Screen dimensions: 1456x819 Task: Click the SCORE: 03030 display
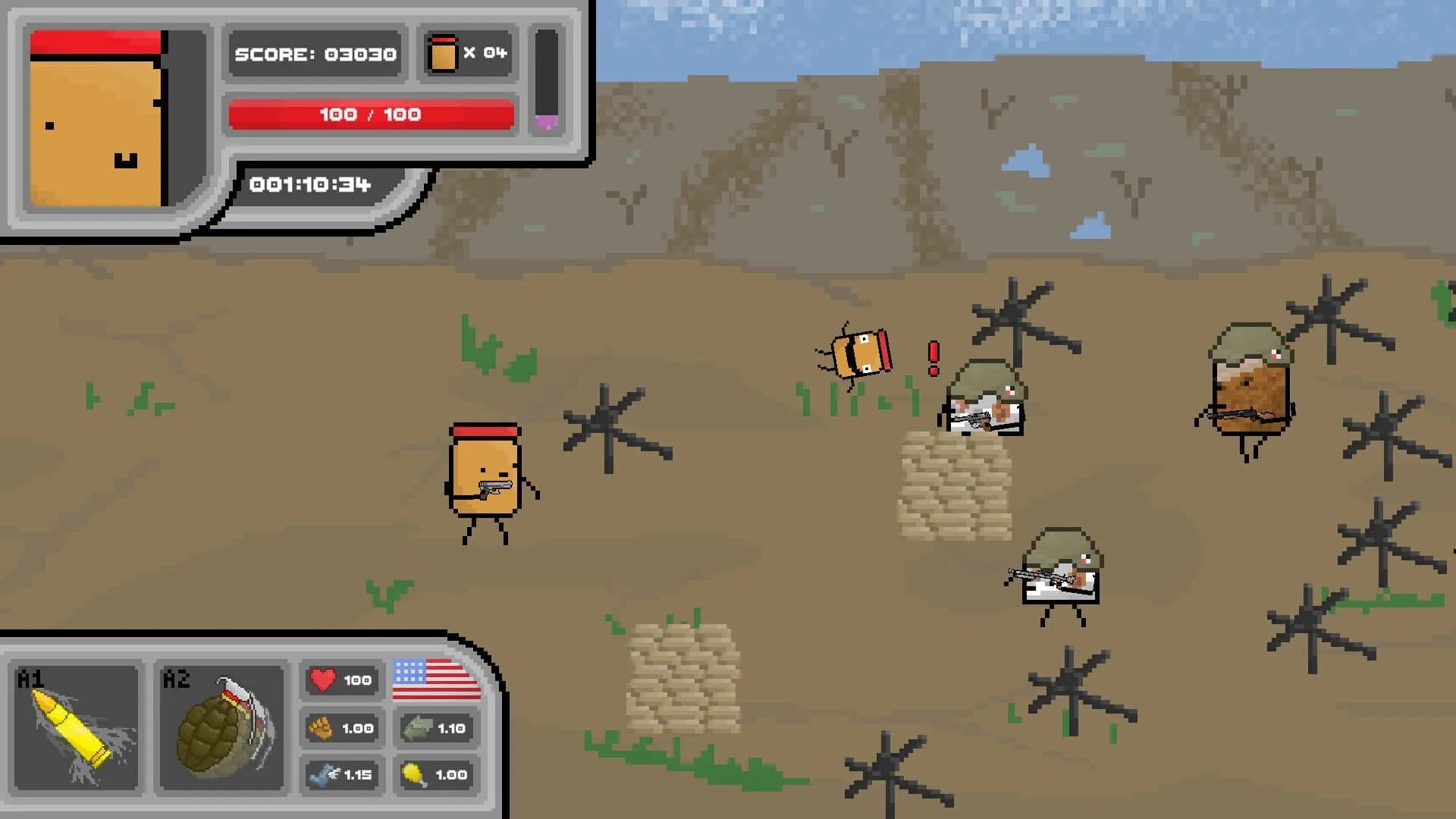tap(314, 53)
